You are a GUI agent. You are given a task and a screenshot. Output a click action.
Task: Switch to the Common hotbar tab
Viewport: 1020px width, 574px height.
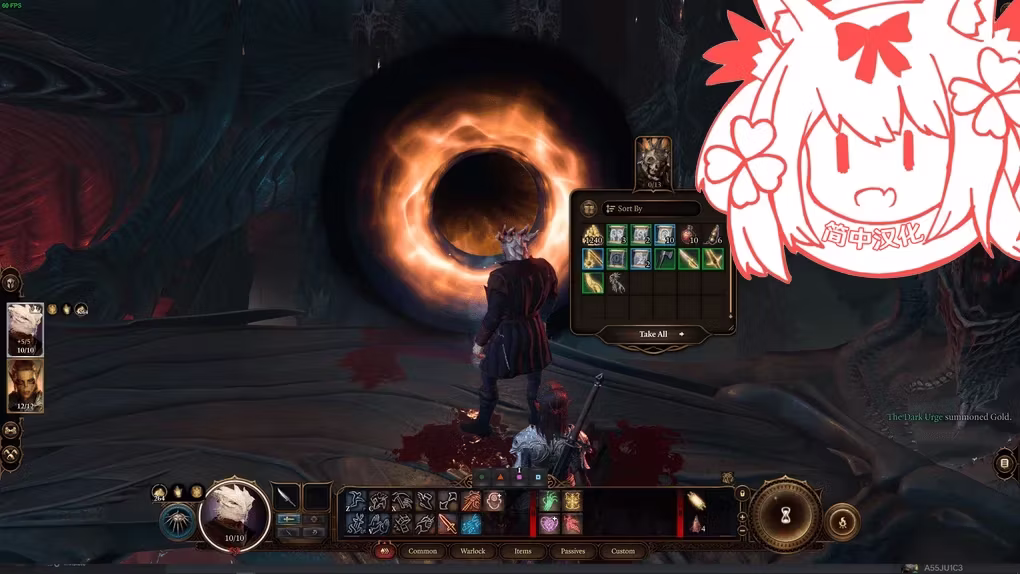423,551
